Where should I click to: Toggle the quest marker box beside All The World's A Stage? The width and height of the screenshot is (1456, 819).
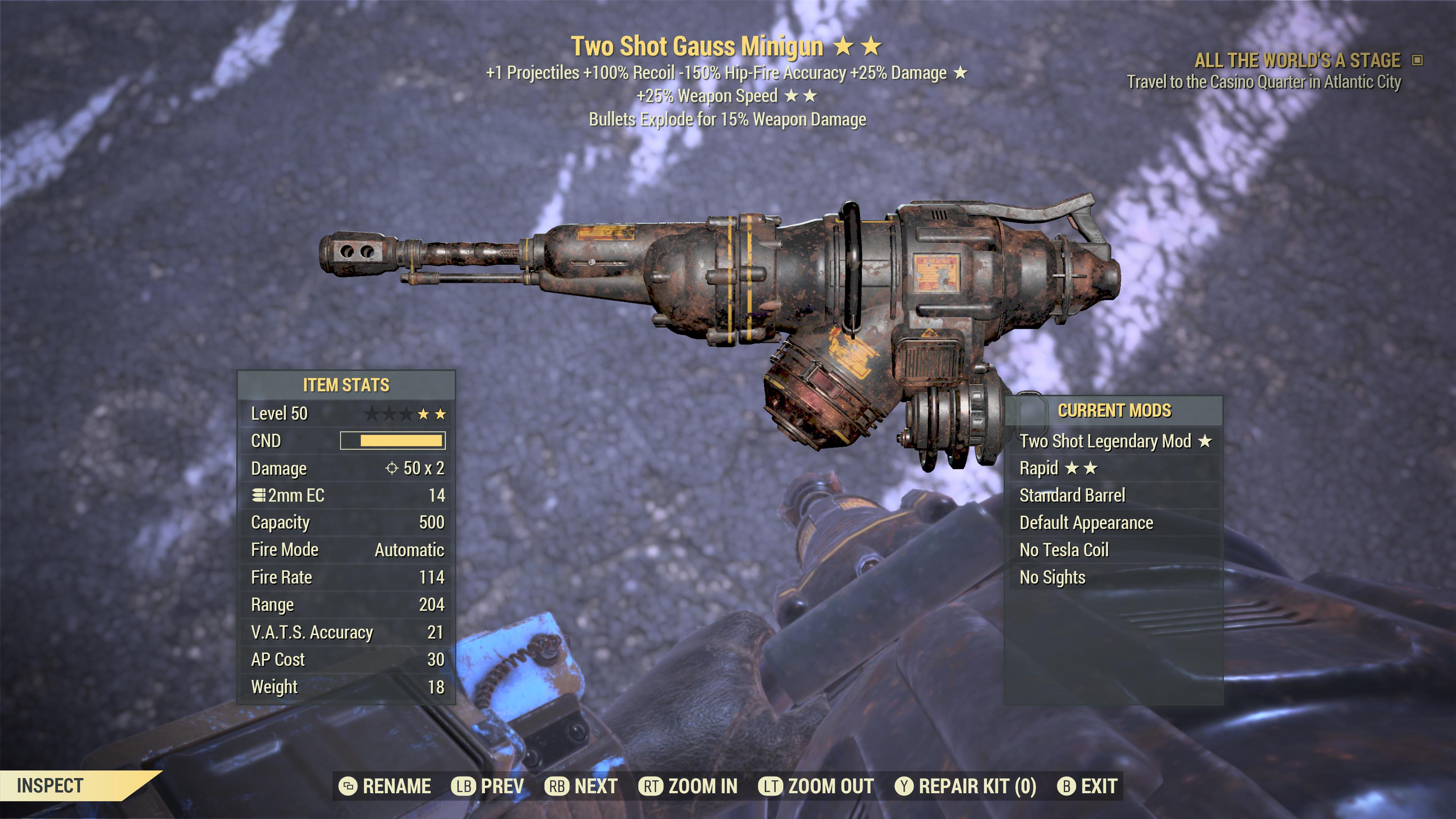click(x=1416, y=61)
